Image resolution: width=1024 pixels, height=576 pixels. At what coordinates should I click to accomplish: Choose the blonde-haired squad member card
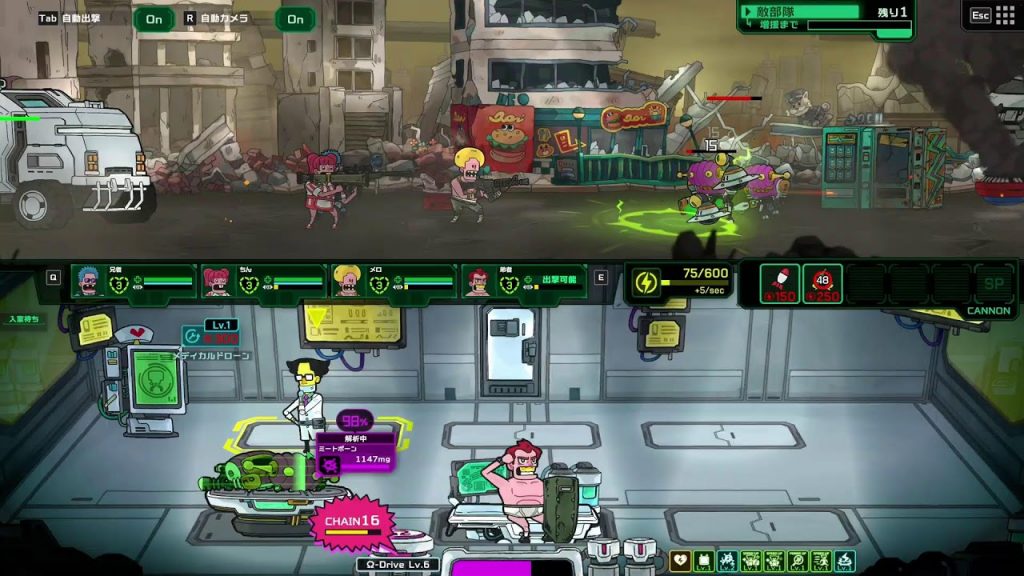pos(394,282)
